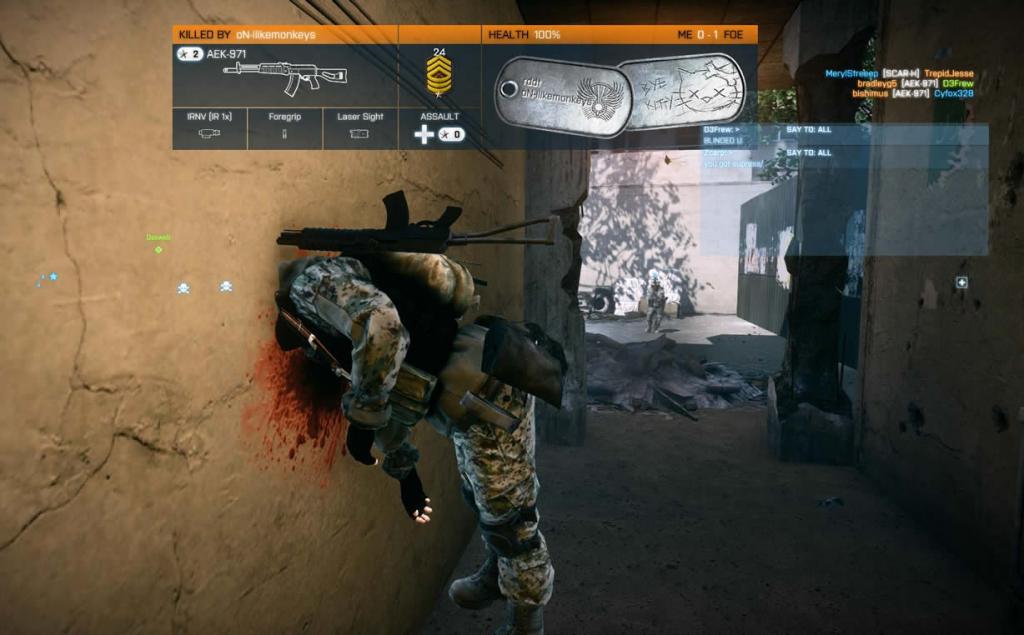
Task: Inspect the cat face dog tag
Action: (x=682, y=92)
